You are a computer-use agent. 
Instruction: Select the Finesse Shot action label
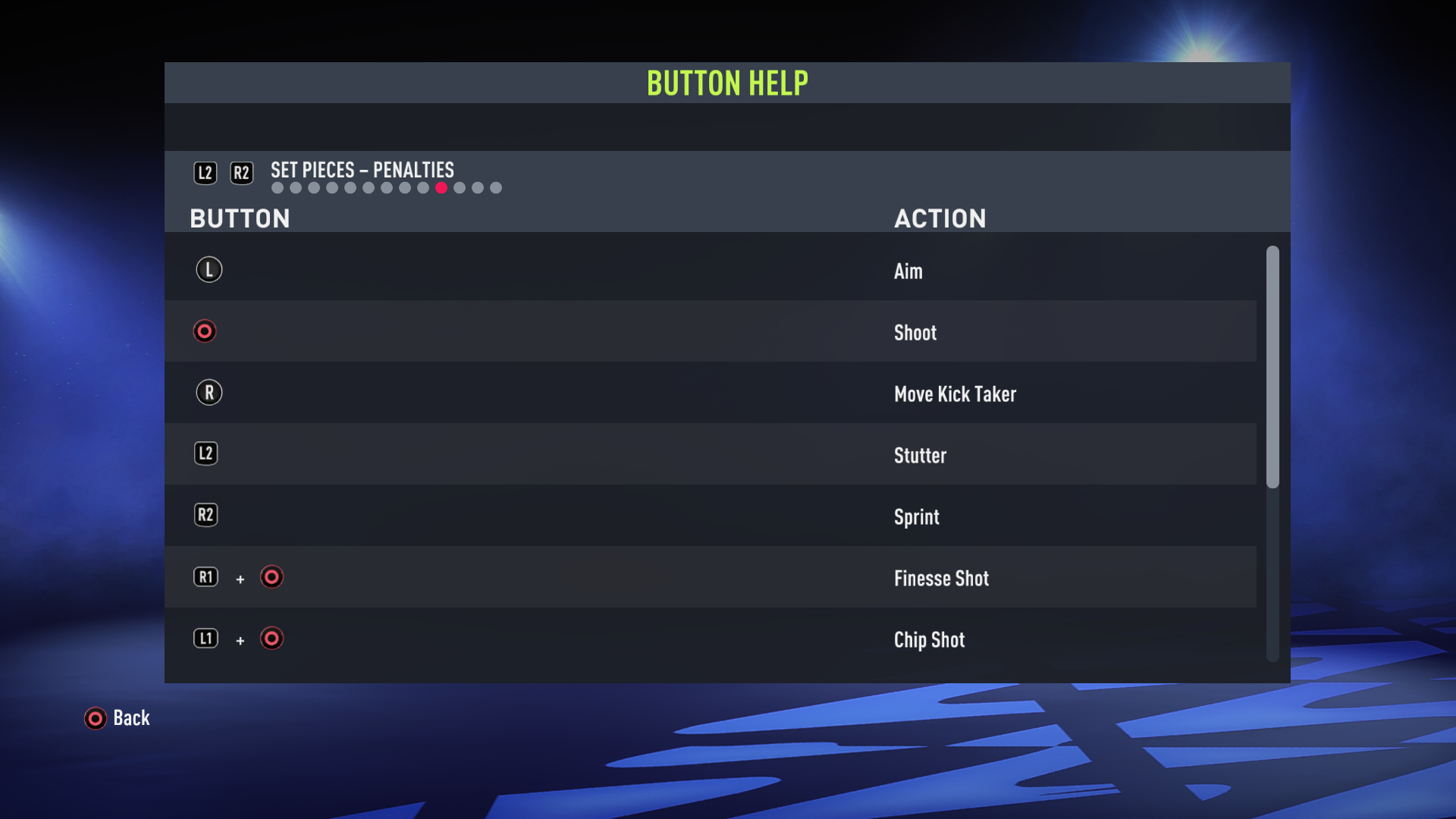pyautogui.click(x=941, y=578)
